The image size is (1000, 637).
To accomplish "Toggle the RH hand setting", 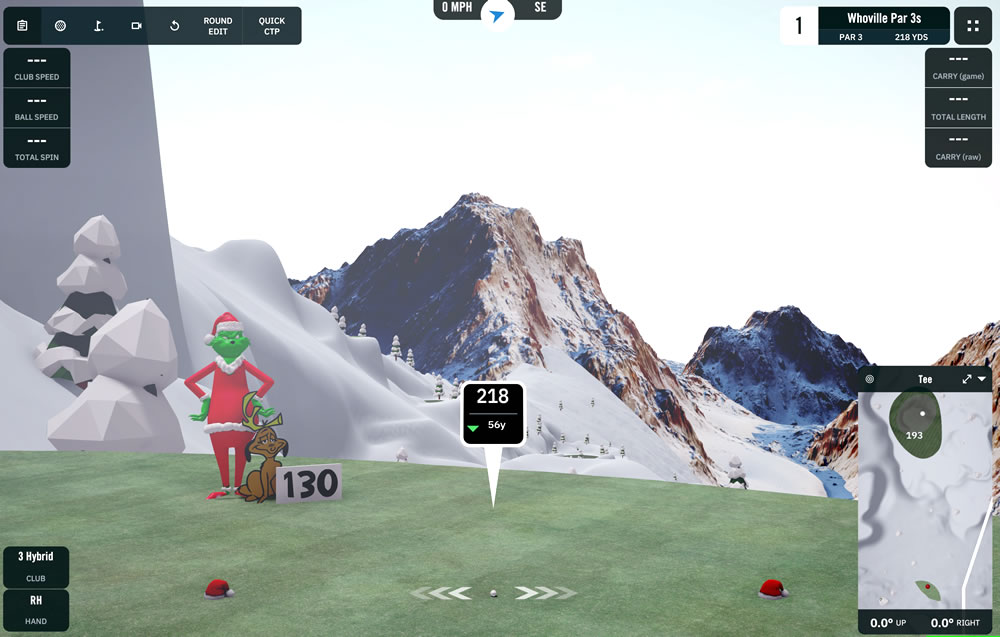I will 36,608.
